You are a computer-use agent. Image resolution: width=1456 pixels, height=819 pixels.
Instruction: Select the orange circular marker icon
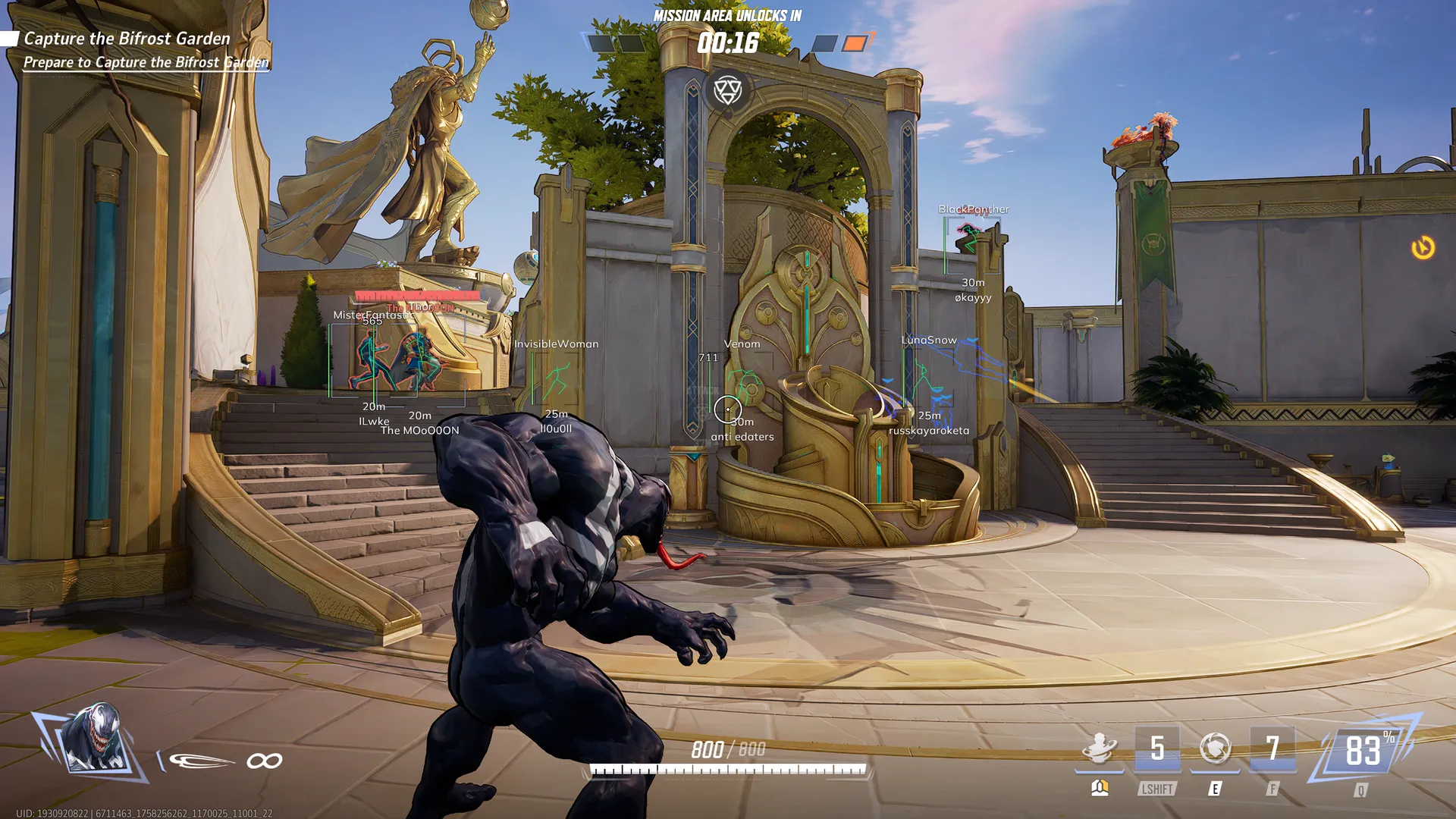1423,247
